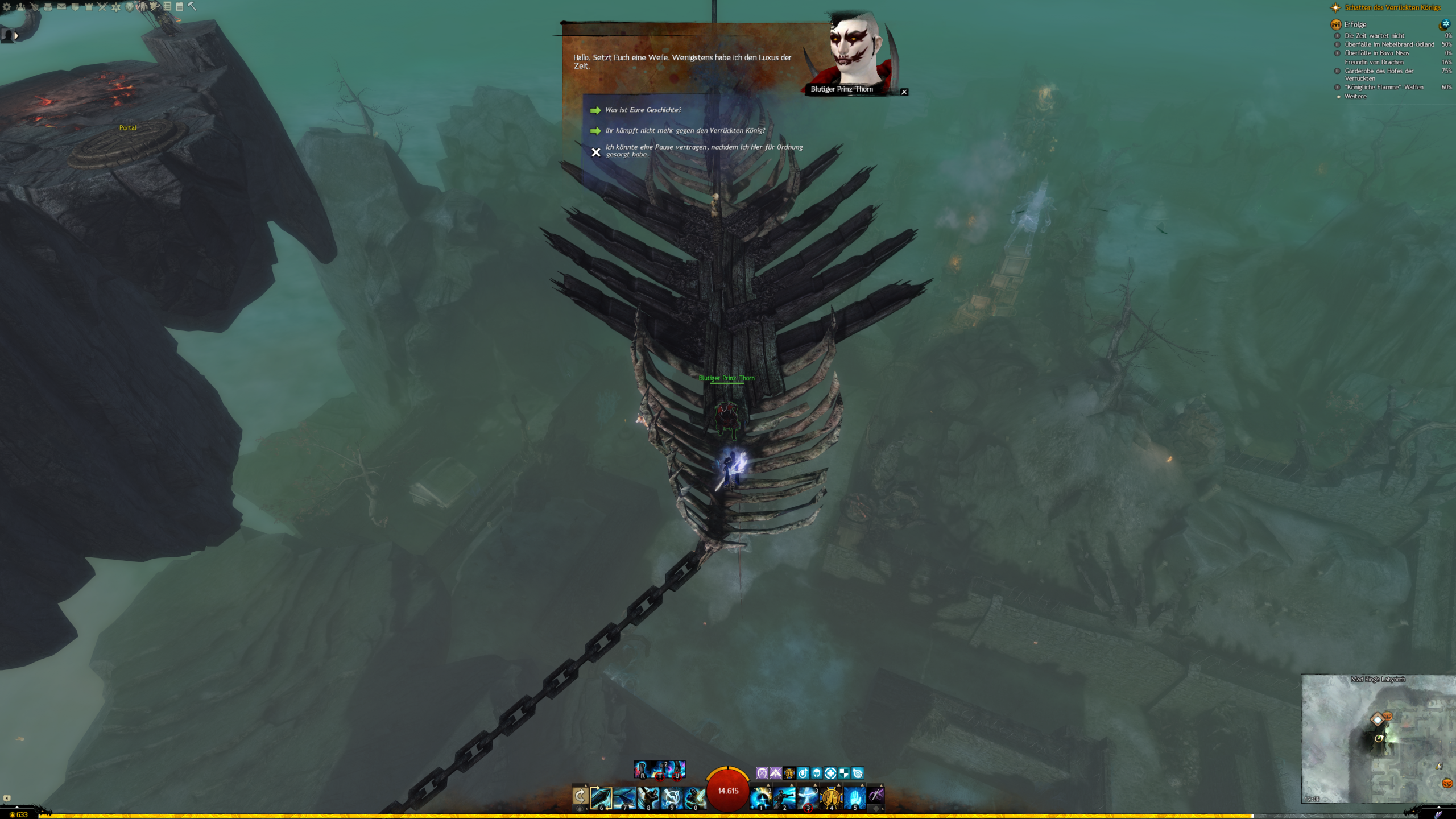Activate the glowing hand skill slot 5
This screenshot has width=1456, height=819.
tap(854, 797)
